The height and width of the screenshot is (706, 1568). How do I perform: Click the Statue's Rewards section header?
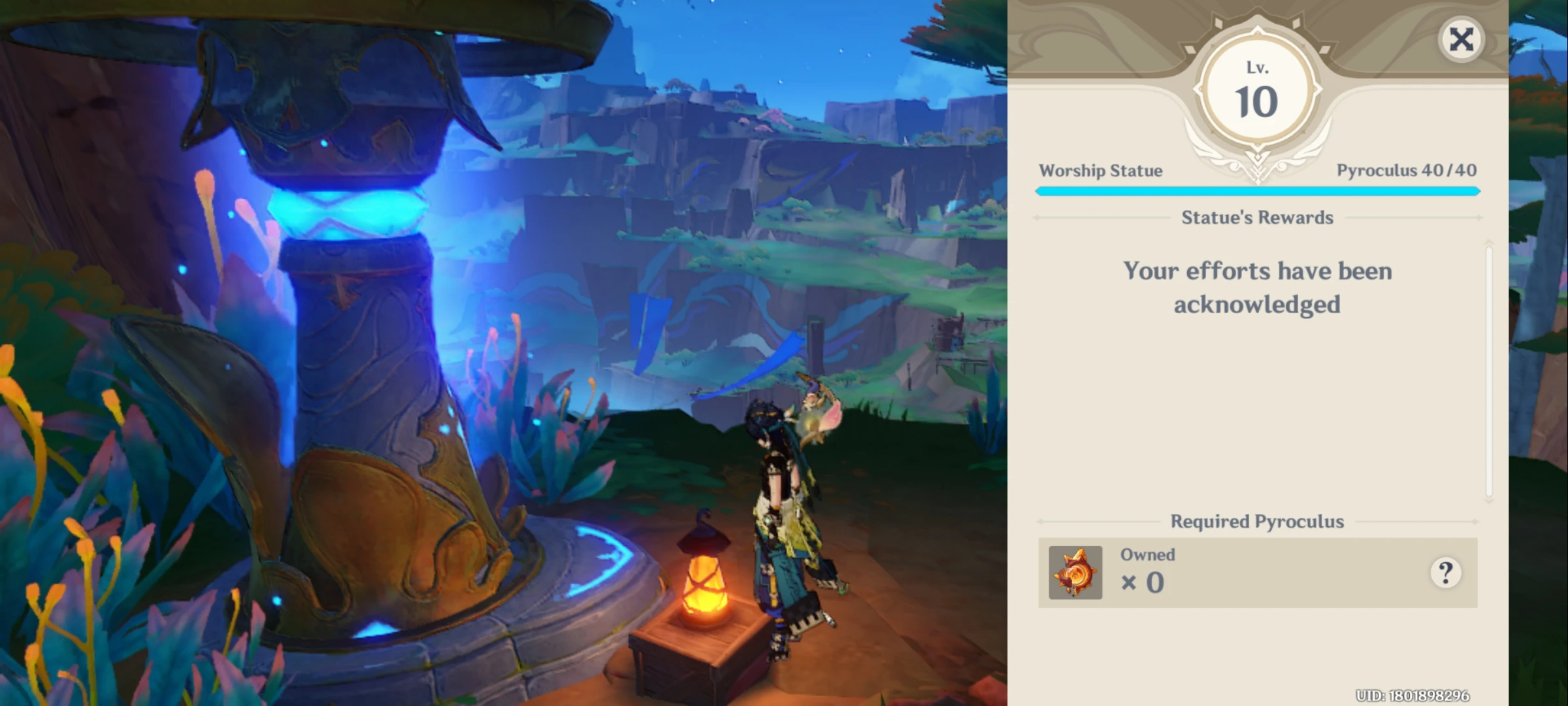1257,218
